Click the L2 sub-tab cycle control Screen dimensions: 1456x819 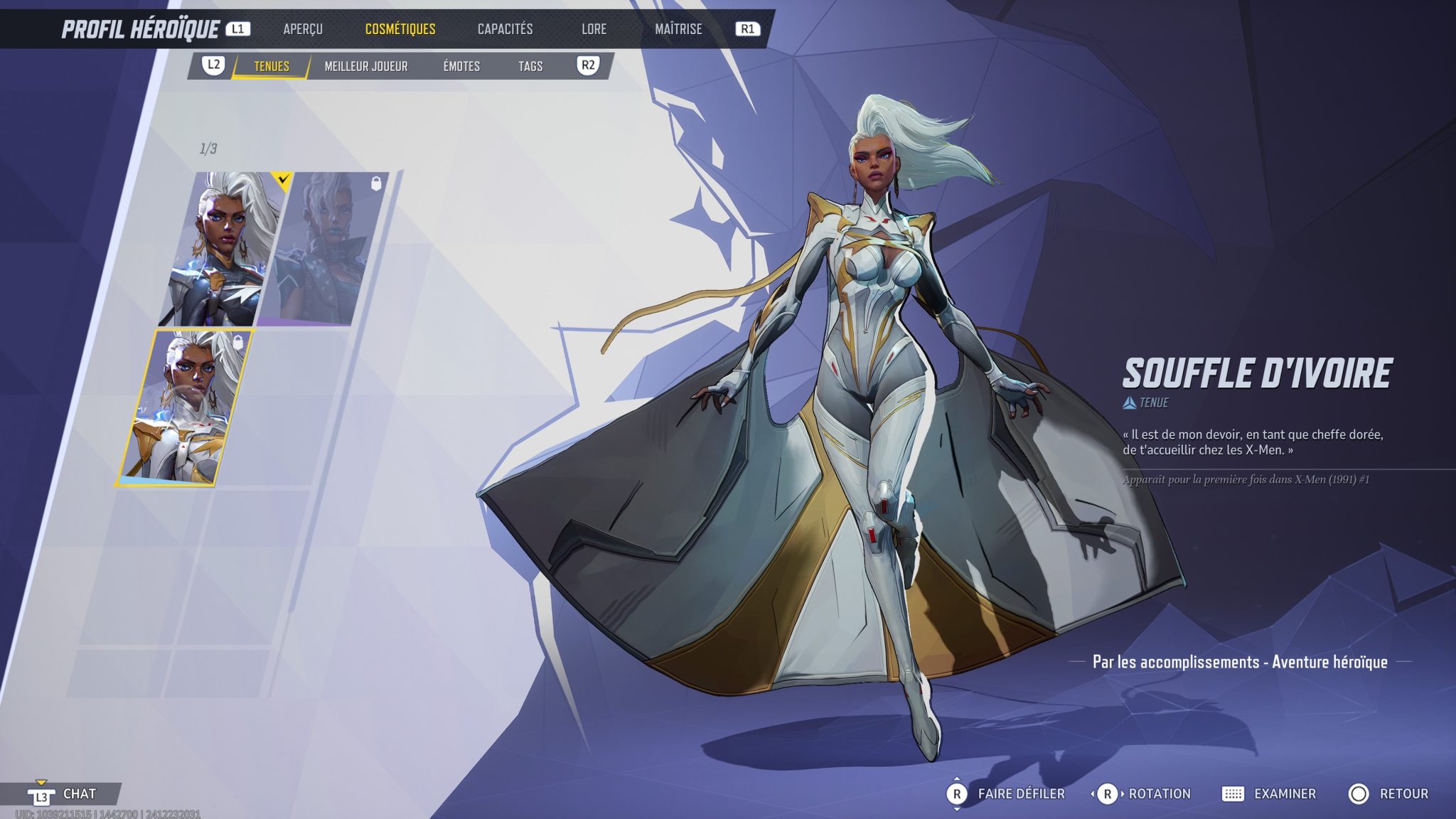(215, 66)
